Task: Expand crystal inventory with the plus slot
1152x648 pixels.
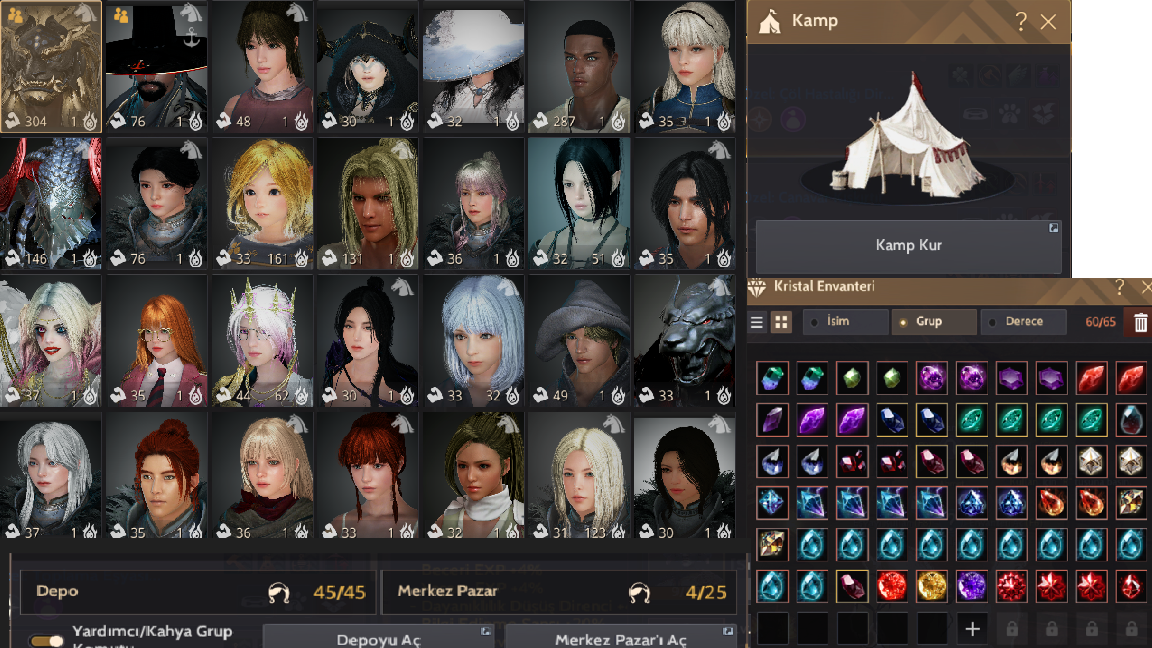Action: pyautogui.click(x=972, y=629)
